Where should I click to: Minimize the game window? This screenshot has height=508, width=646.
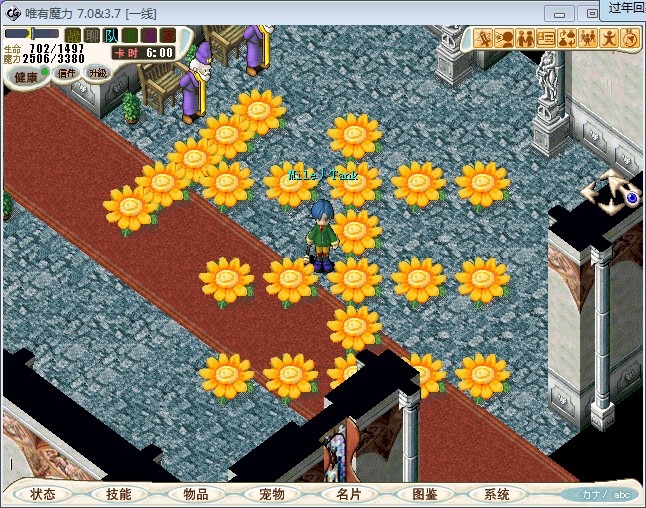point(562,12)
